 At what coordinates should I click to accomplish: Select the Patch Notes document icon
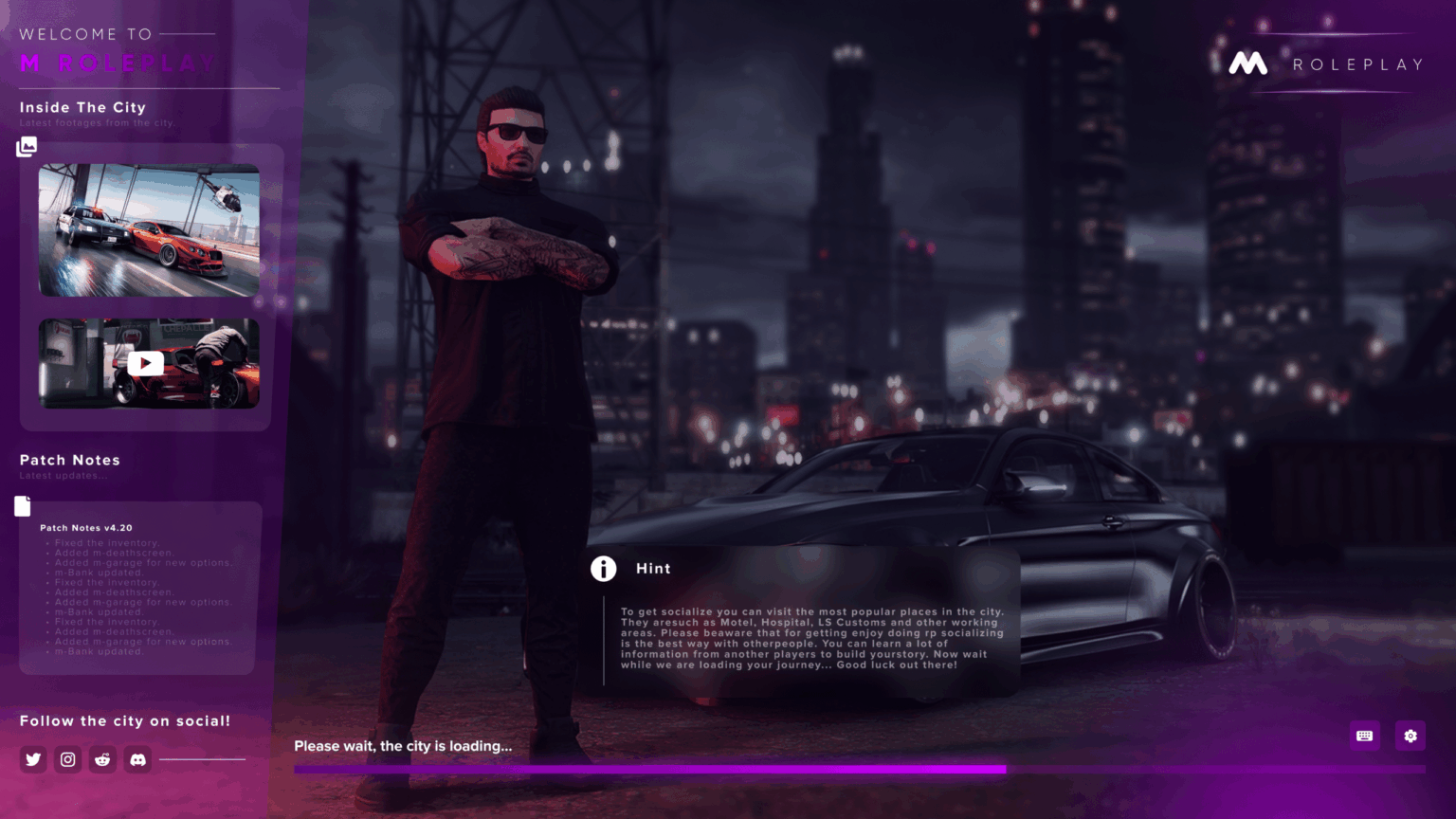(22, 506)
